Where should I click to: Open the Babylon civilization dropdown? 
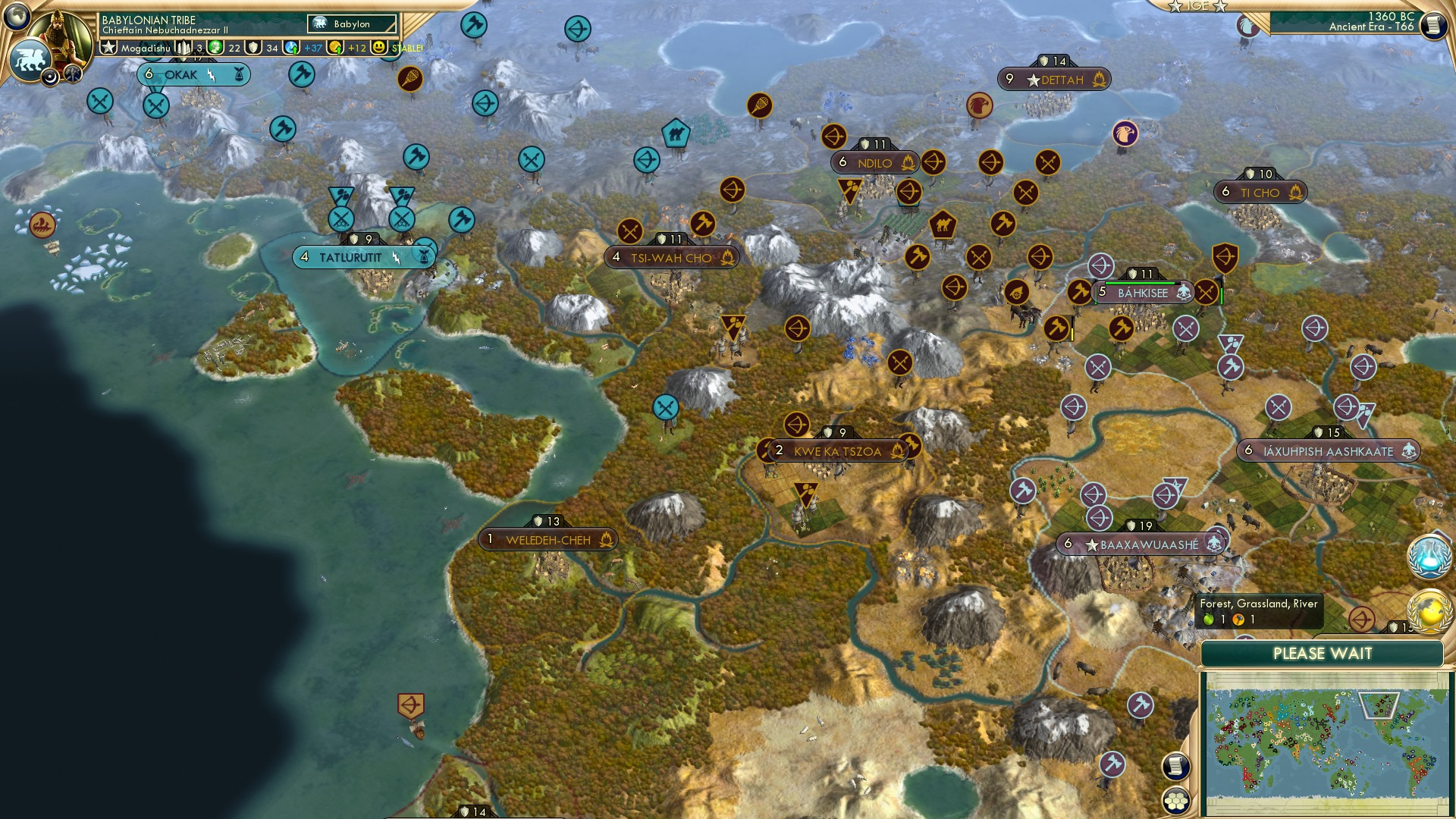(351, 24)
